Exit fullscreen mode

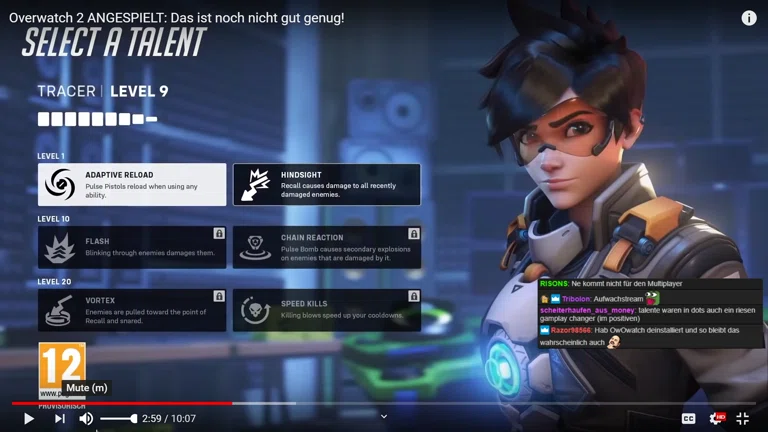[x=743, y=418]
